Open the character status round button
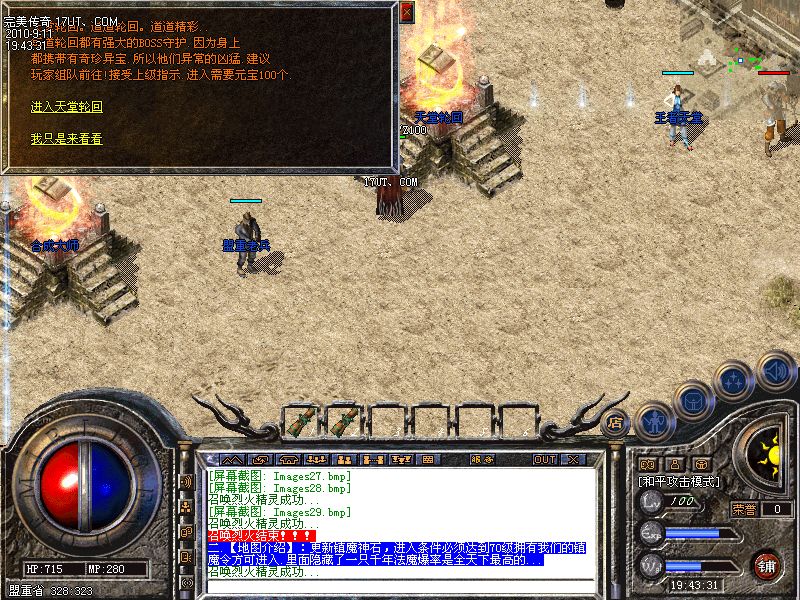This screenshot has height=600, width=800. 654,420
